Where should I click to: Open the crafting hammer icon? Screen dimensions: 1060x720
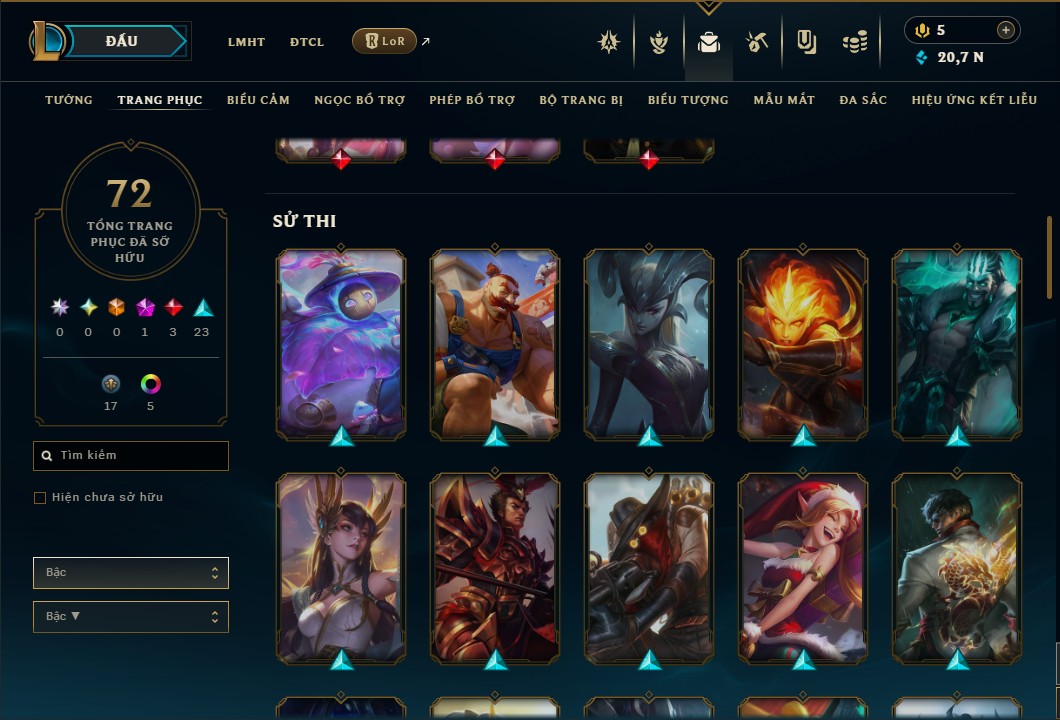(x=757, y=42)
